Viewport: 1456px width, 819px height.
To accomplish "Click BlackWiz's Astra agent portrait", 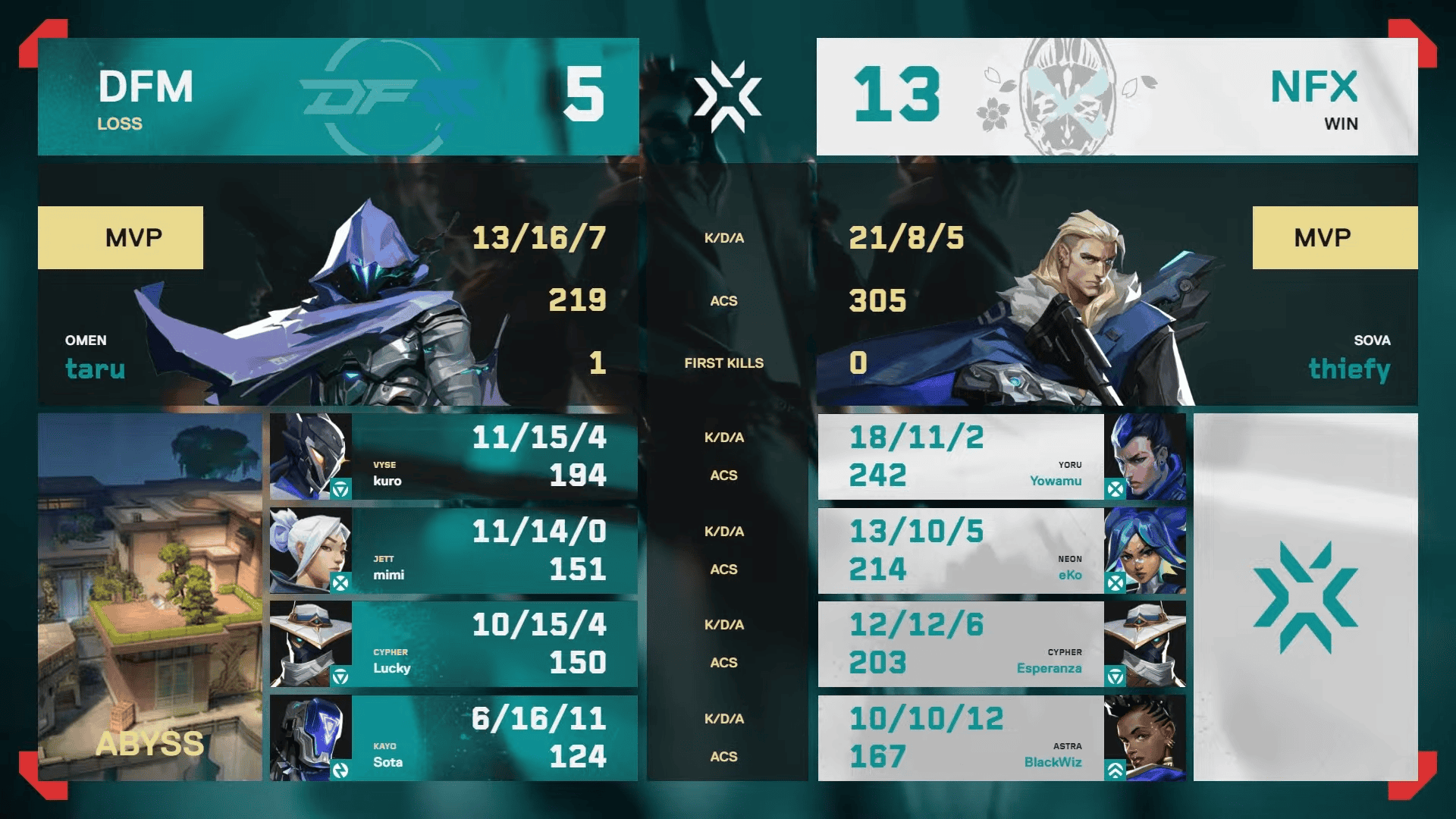I will click(1145, 736).
